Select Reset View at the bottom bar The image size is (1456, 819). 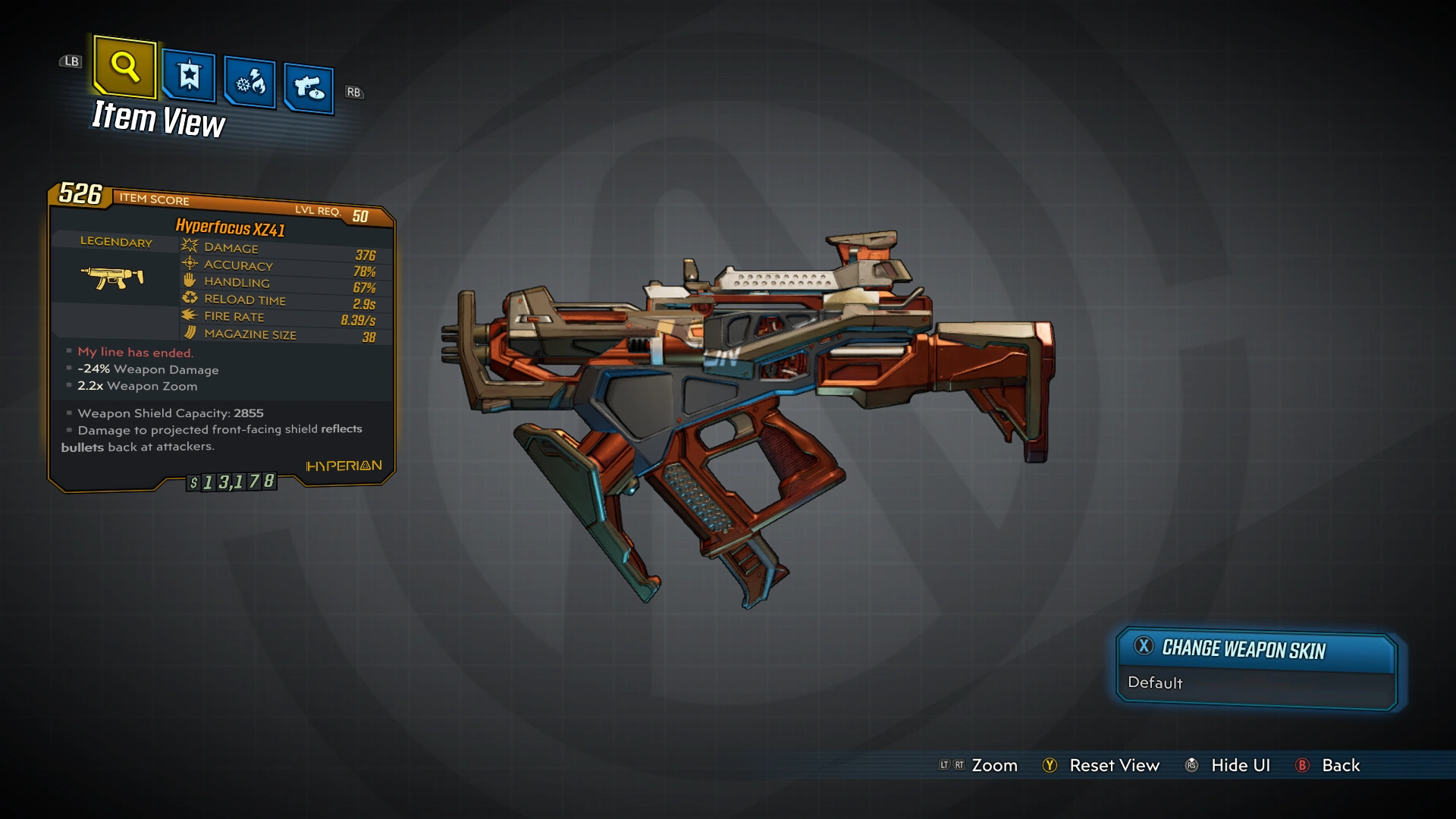pos(1115,765)
